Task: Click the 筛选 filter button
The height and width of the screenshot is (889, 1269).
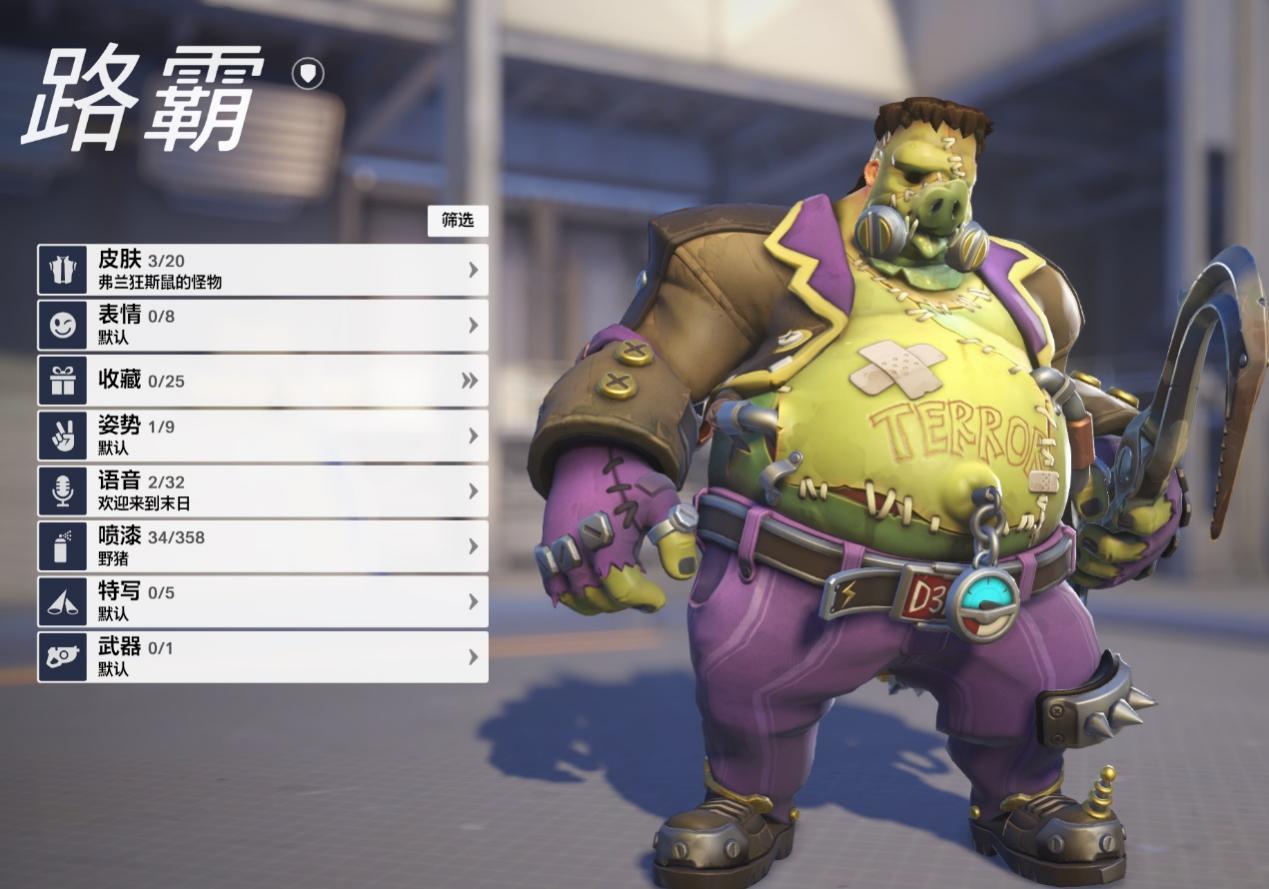Action: pos(458,220)
